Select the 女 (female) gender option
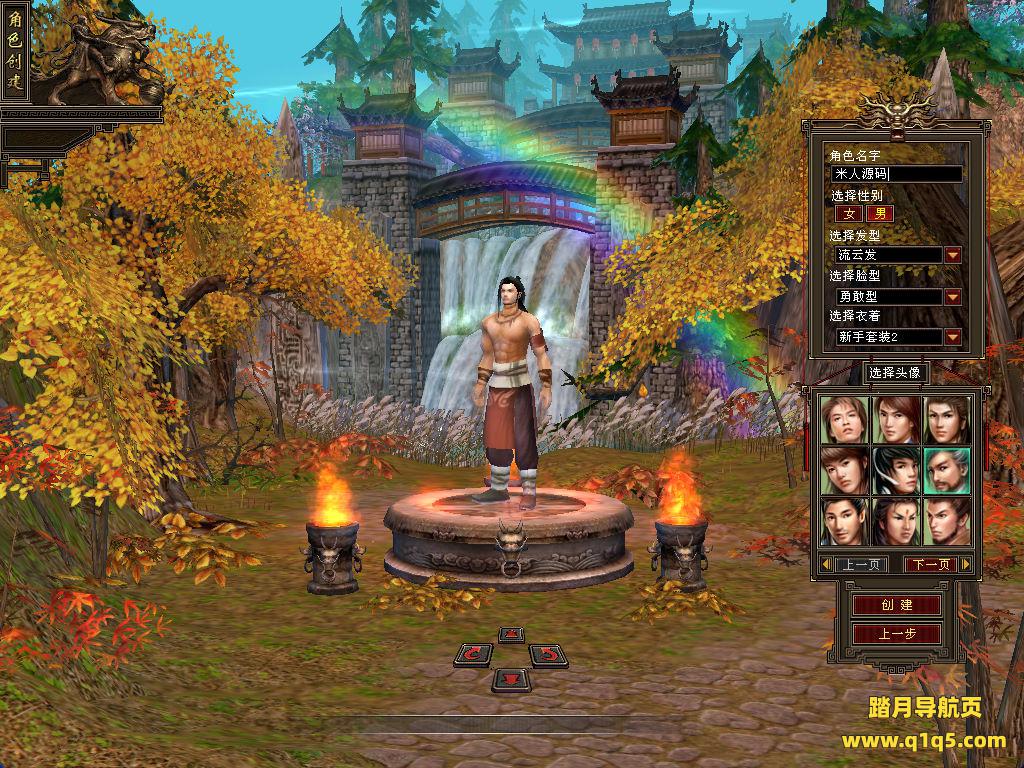The image size is (1024, 768). pos(849,213)
